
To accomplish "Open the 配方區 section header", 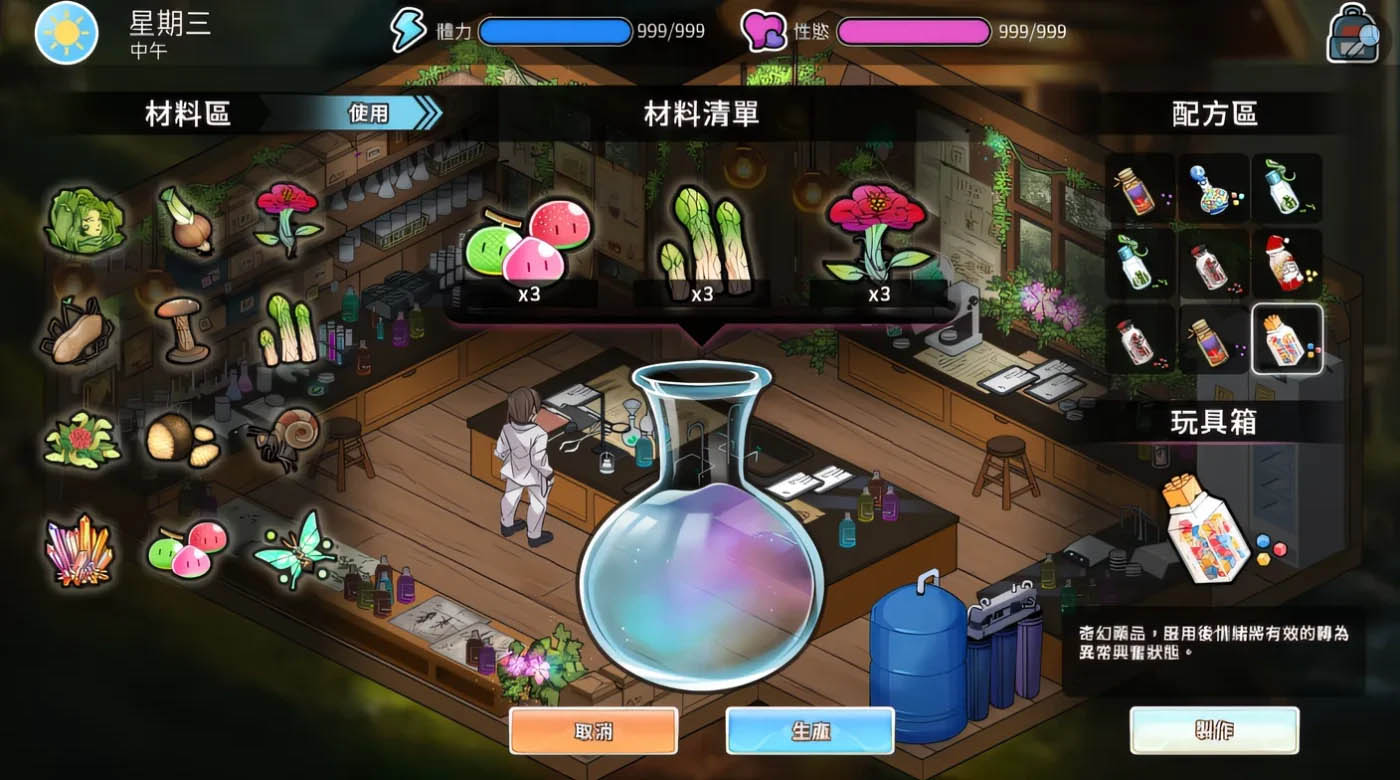I will (x=1215, y=114).
